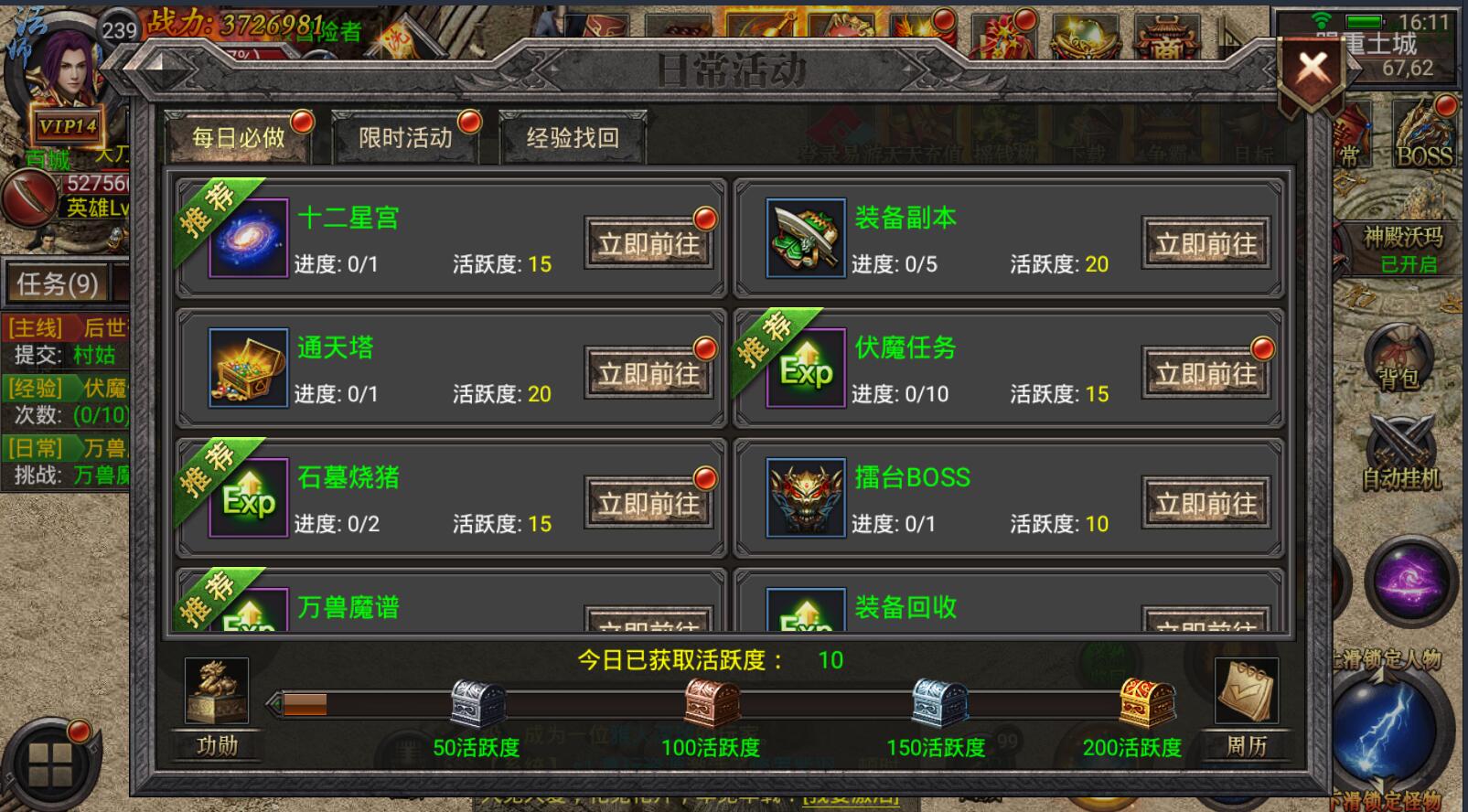Viewport: 1468px width, 812px height.
Task: Click the 十二星宫 galaxy thumbnail icon
Action: tap(245, 239)
